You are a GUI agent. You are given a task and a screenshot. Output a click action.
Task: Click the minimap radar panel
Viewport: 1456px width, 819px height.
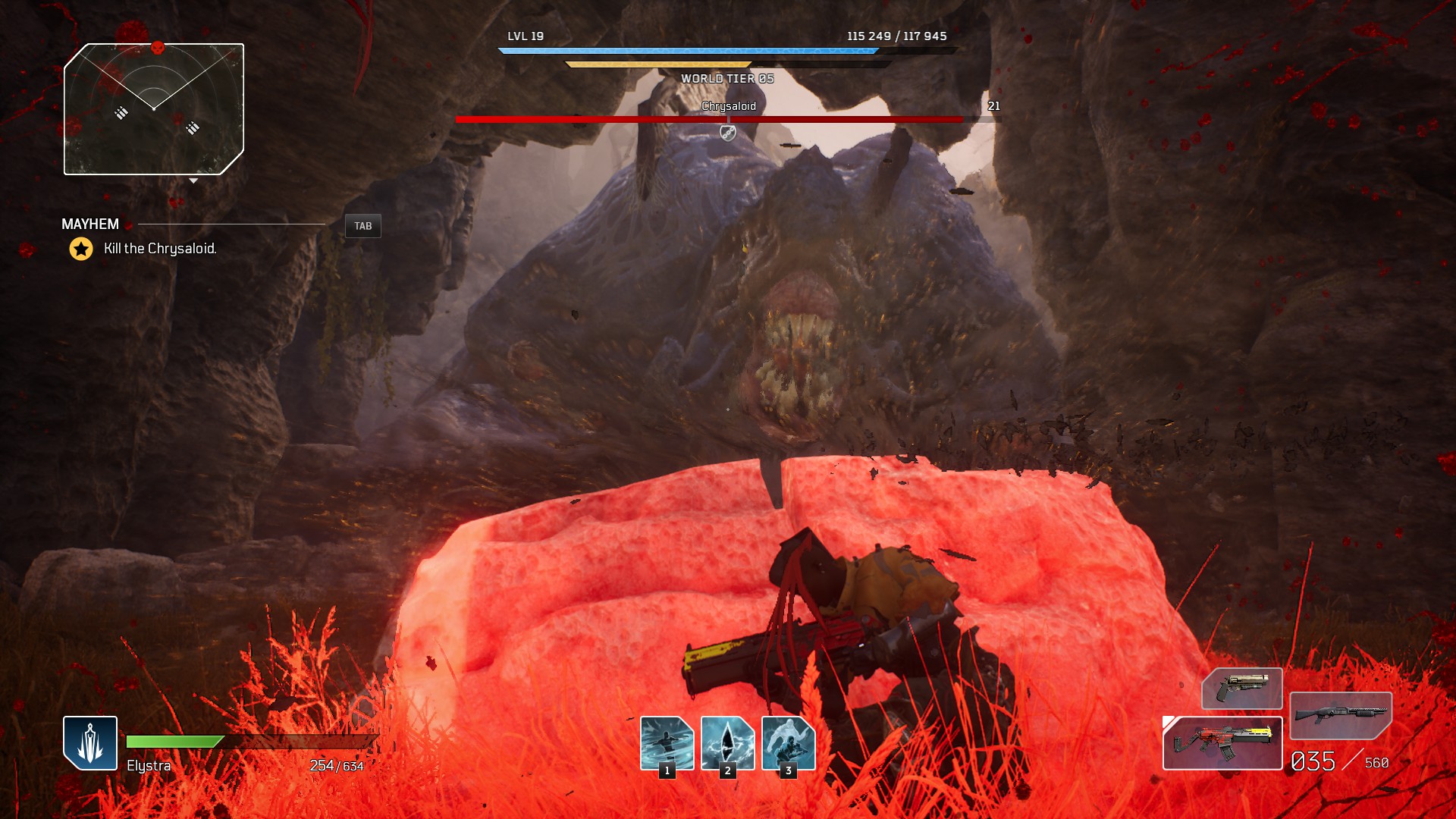[154, 110]
